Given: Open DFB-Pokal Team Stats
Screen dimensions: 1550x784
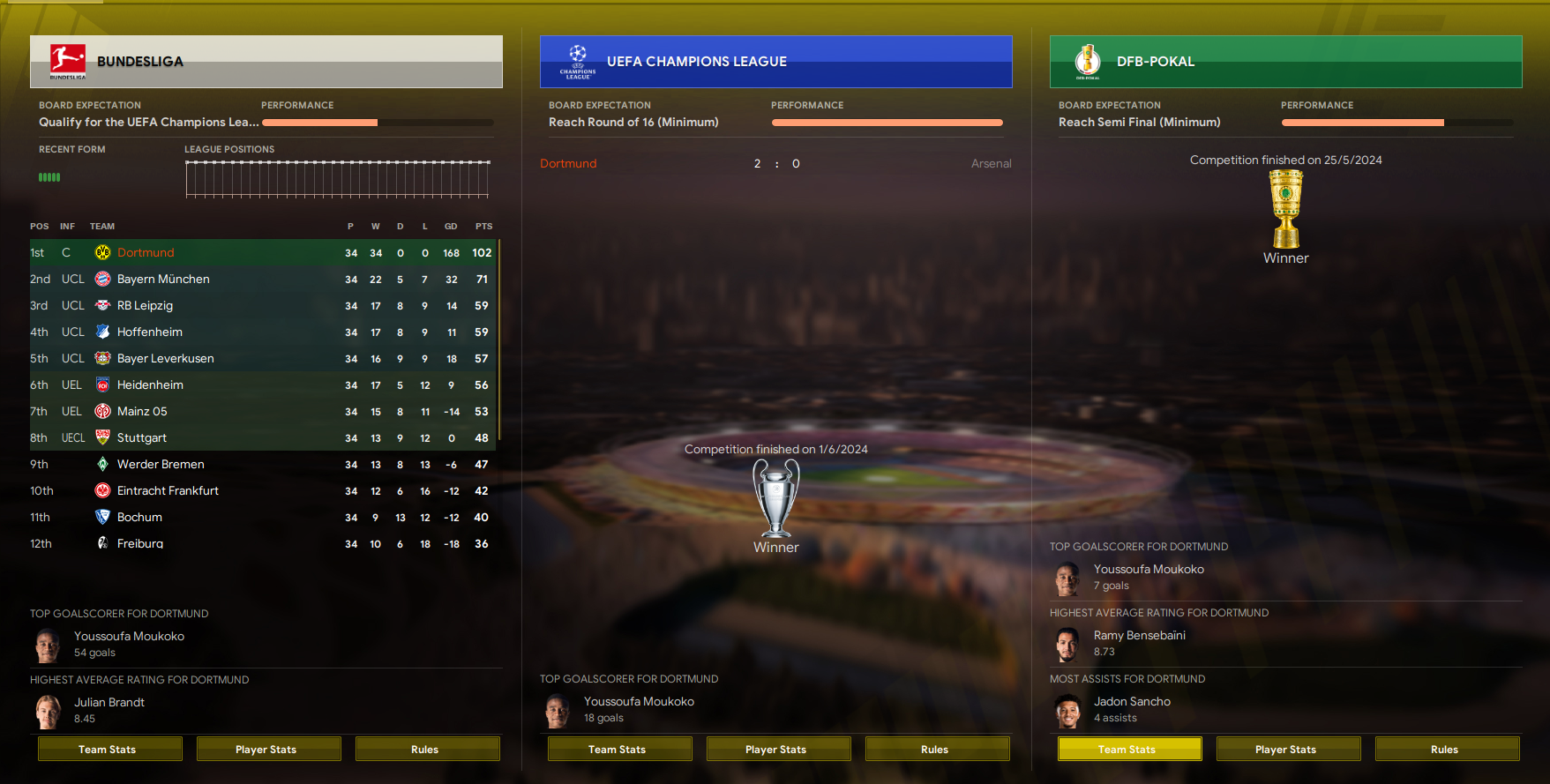Looking at the screenshot, I should 1129,749.
